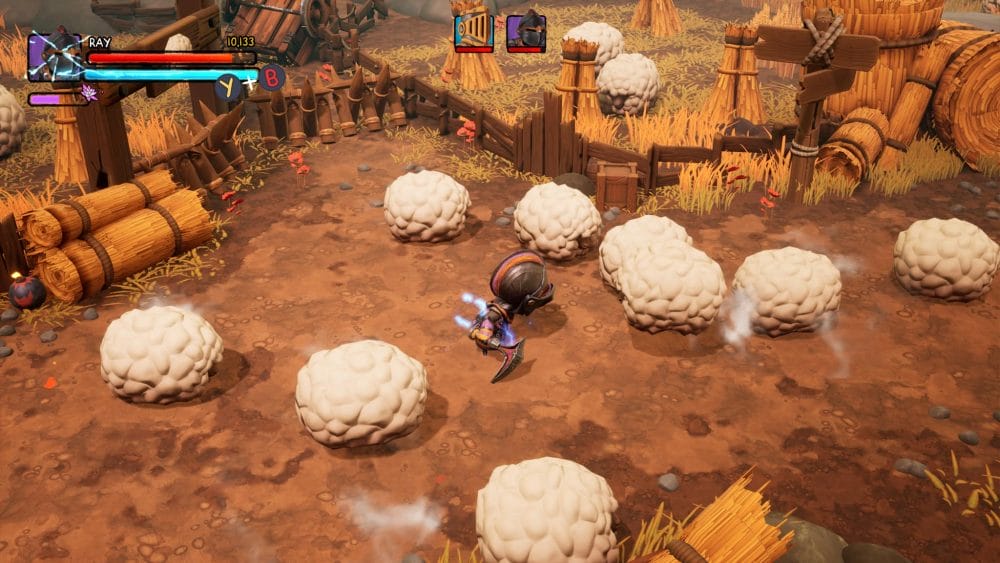The image size is (1000, 563).
Task: Select the blue gate-helmet party portrait
Action: click(x=473, y=30)
